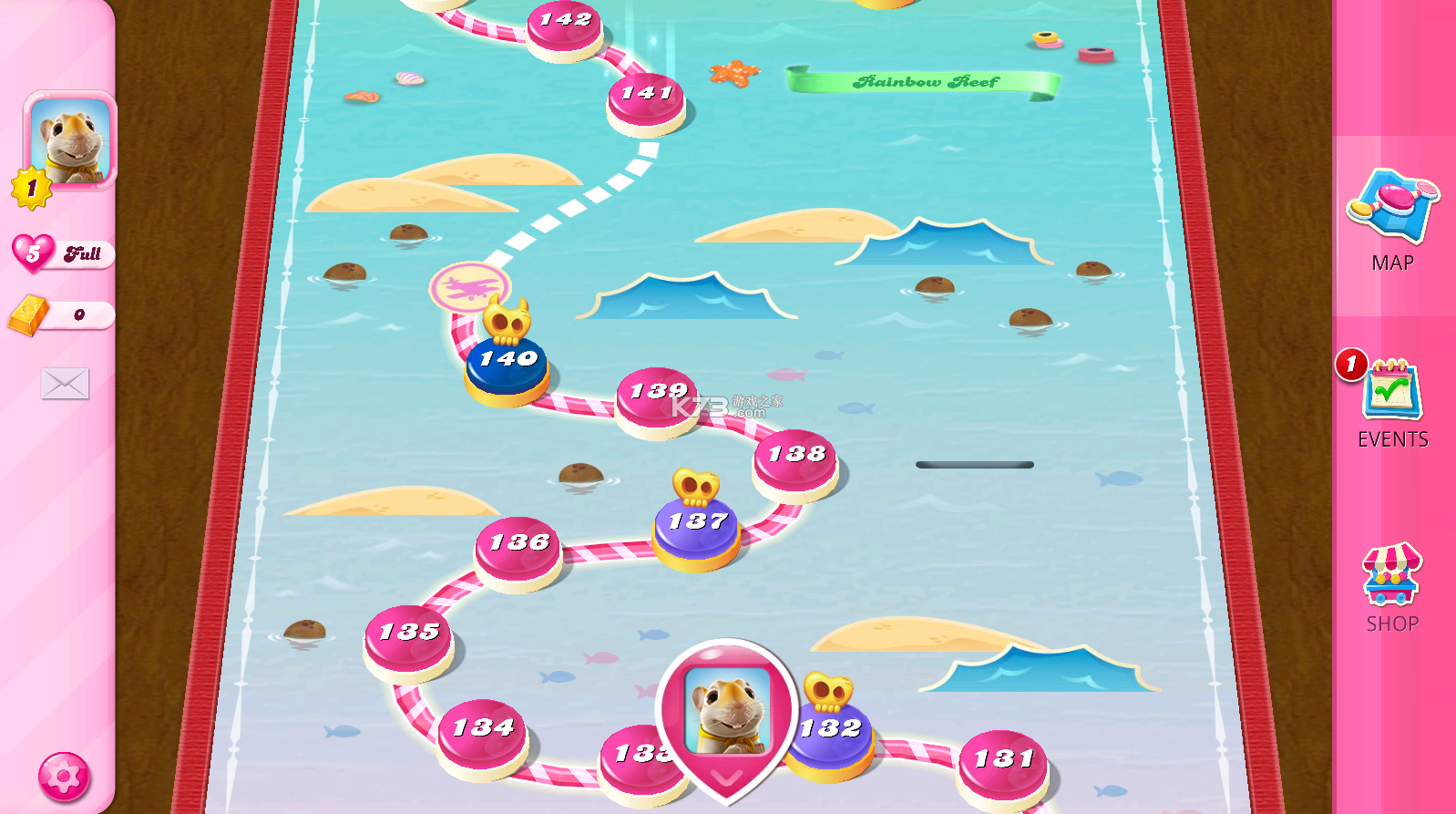Click the level 1 badge on profile
Screen dimensions: 1456x814
(x=29, y=188)
